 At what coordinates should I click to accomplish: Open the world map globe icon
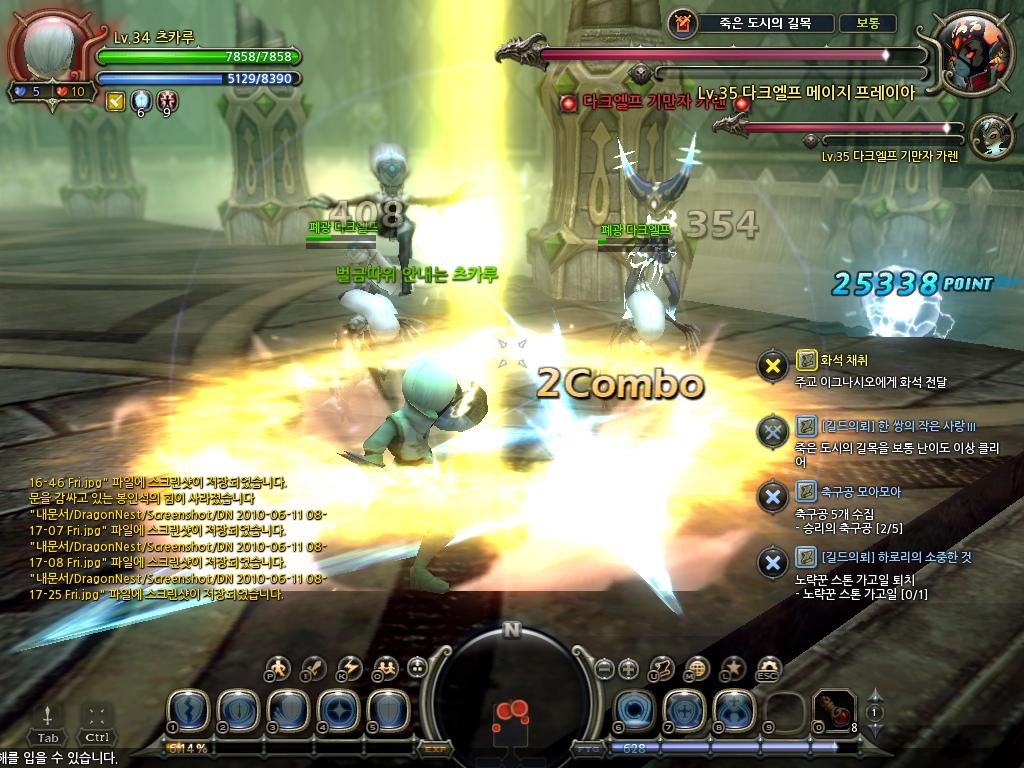click(x=697, y=668)
